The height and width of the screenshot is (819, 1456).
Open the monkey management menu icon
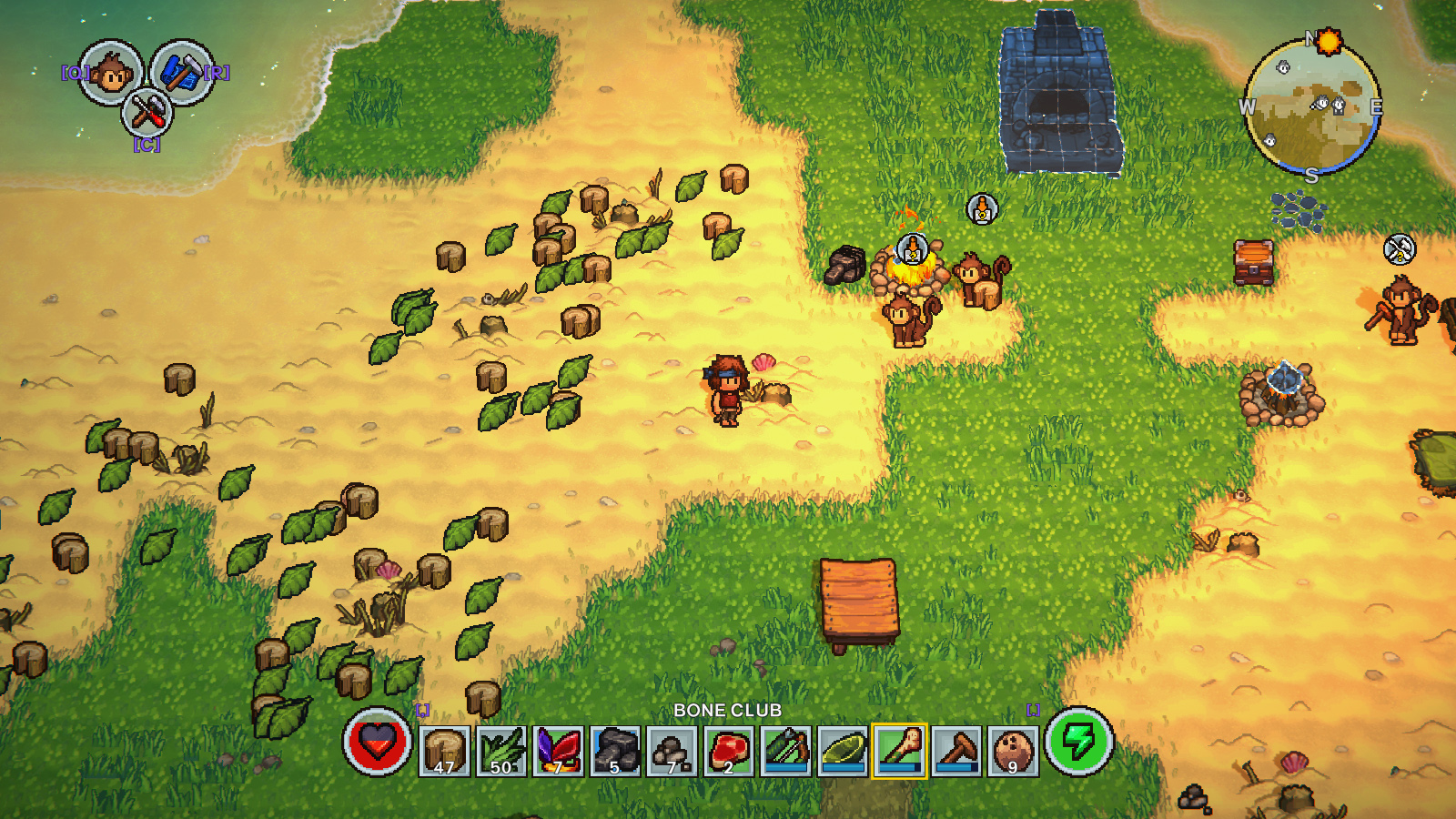pos(110,73)
